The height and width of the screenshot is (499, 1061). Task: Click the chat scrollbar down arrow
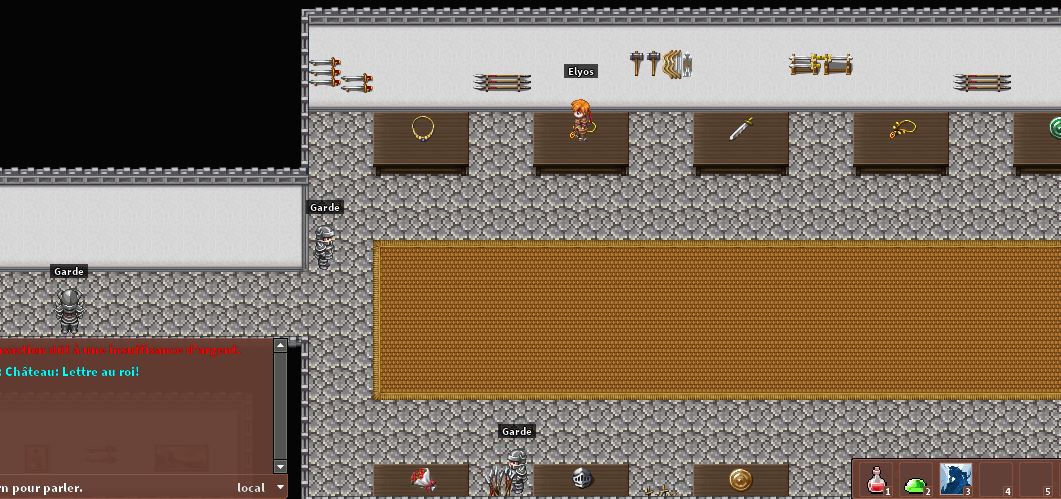pos(280,467)
